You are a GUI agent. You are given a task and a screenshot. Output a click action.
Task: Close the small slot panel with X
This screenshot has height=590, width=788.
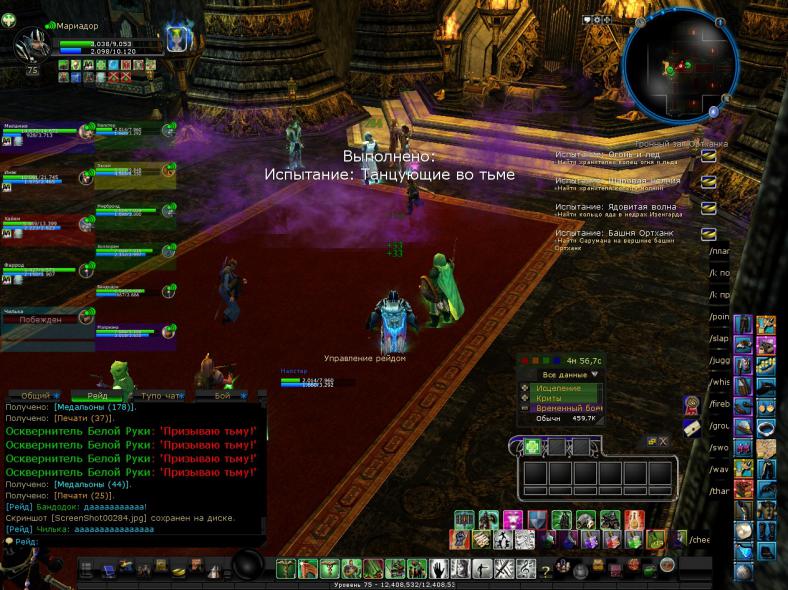click(663, 441)
